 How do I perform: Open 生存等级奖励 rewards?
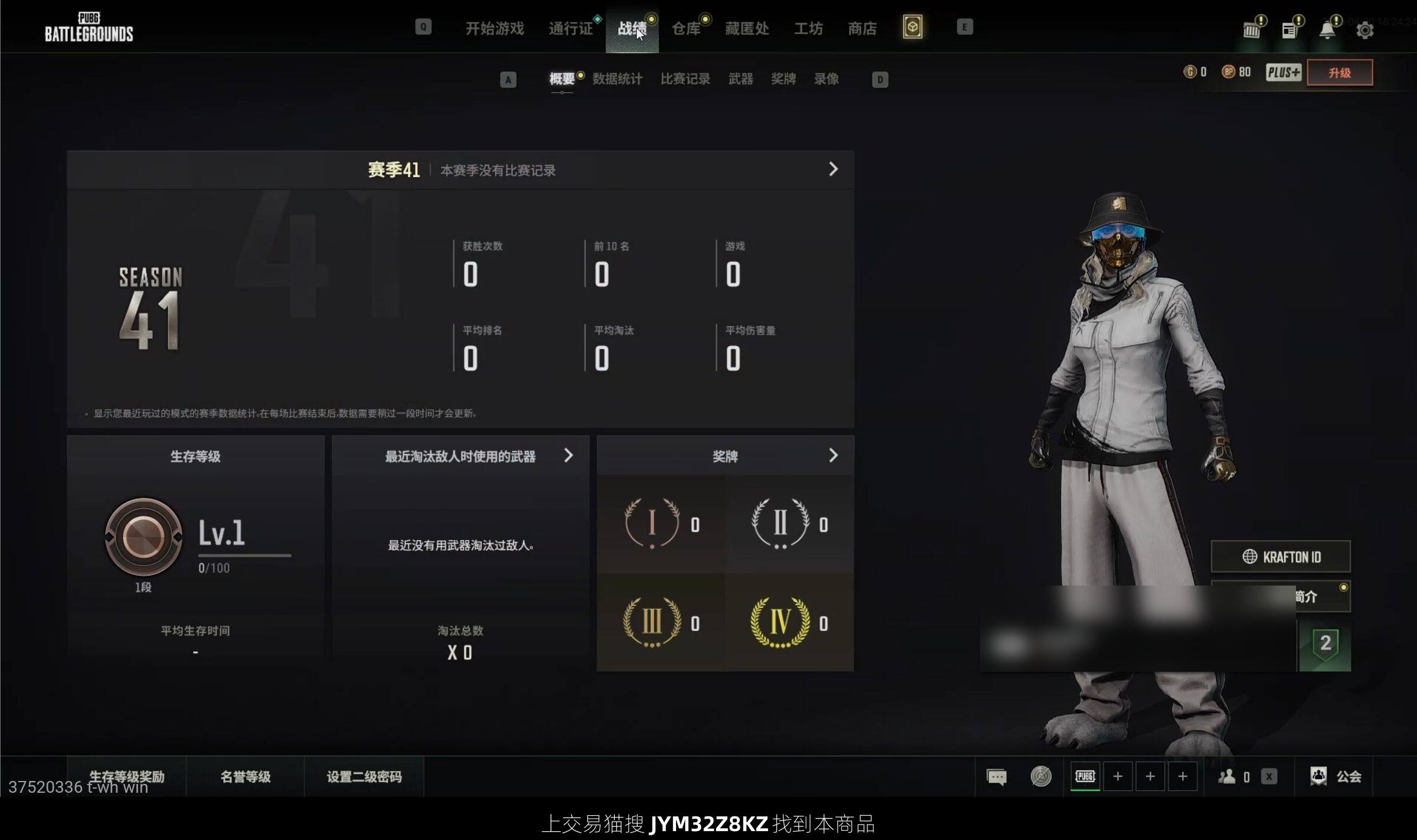tap(126, 776)
